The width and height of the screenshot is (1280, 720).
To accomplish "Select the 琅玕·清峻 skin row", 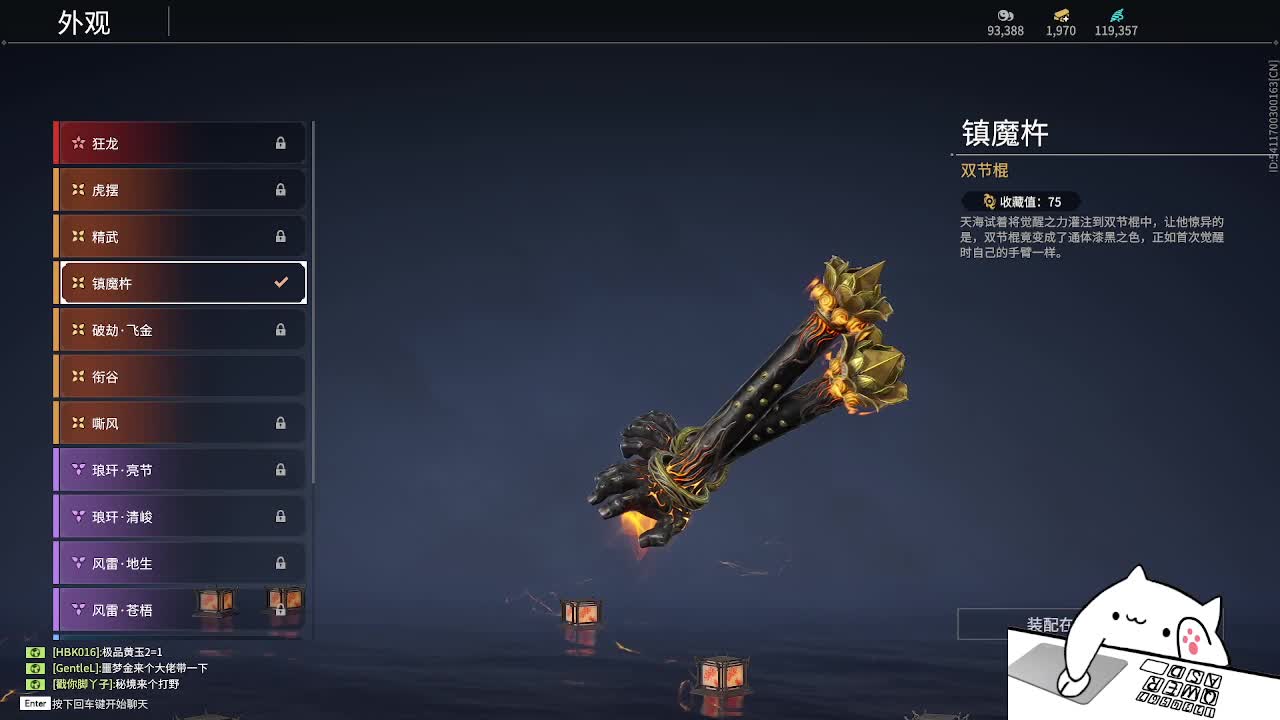I will pyautogui.click(x=182, y=517).
